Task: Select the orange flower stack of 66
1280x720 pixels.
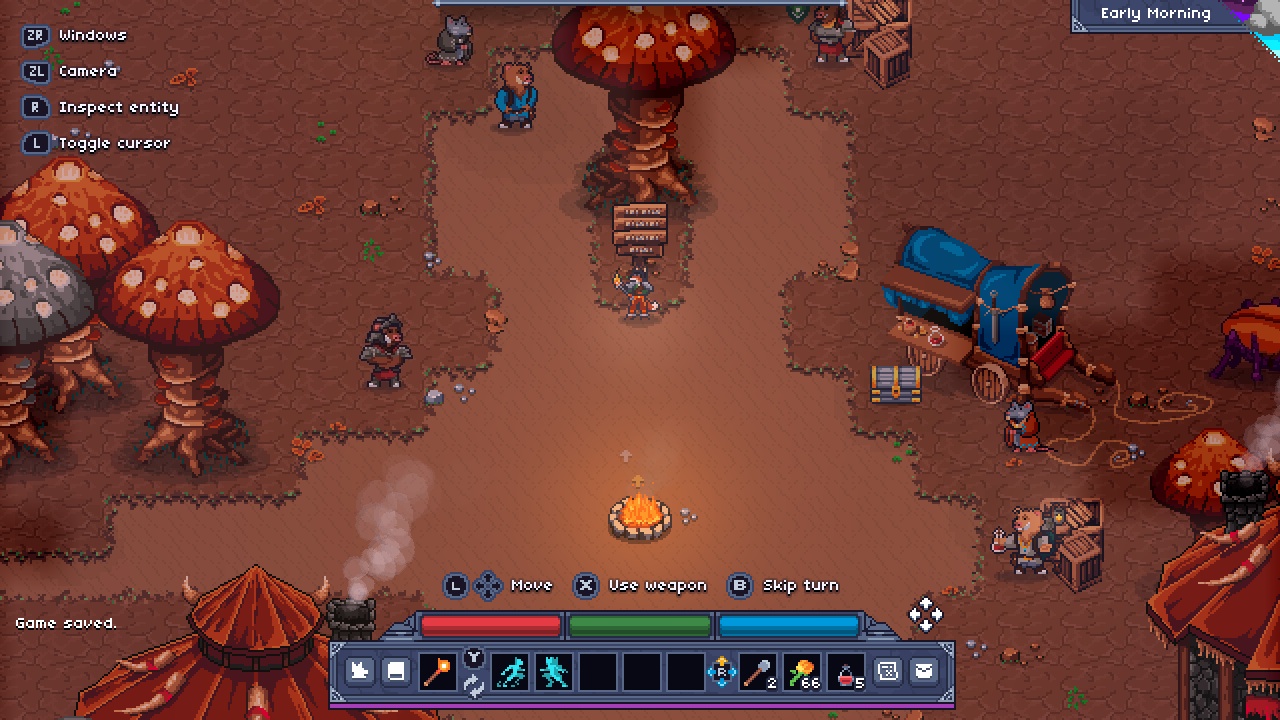Action: coord(800,671)
